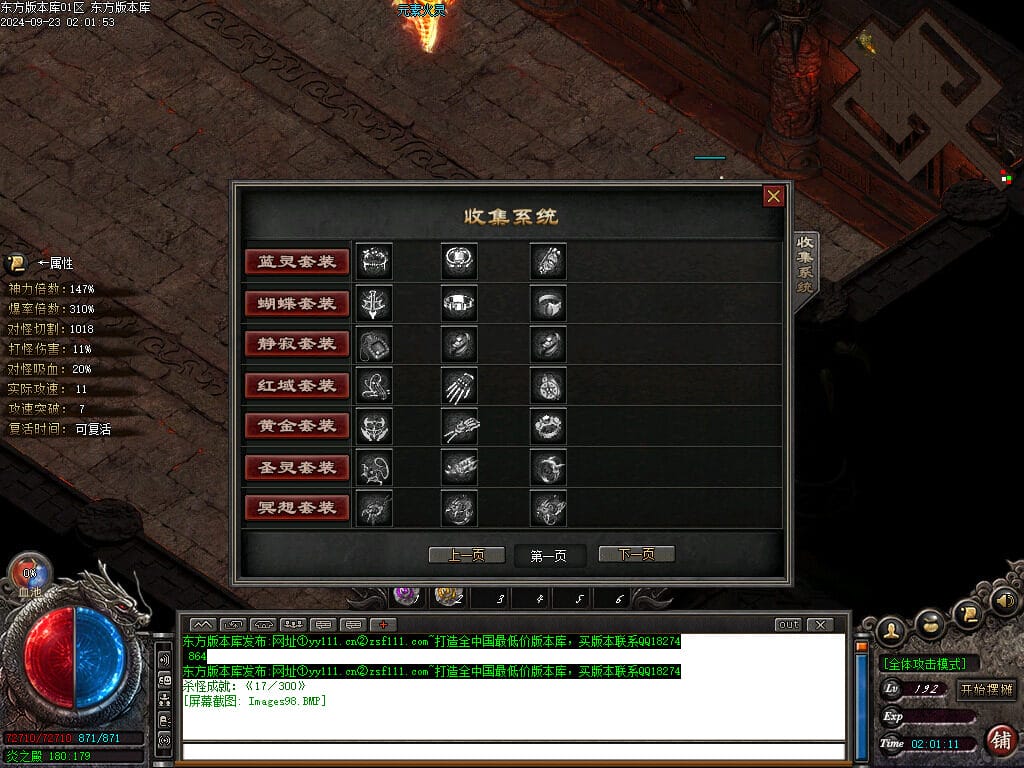Go back a page with 上一页
1024x768 pixels.
466,555
